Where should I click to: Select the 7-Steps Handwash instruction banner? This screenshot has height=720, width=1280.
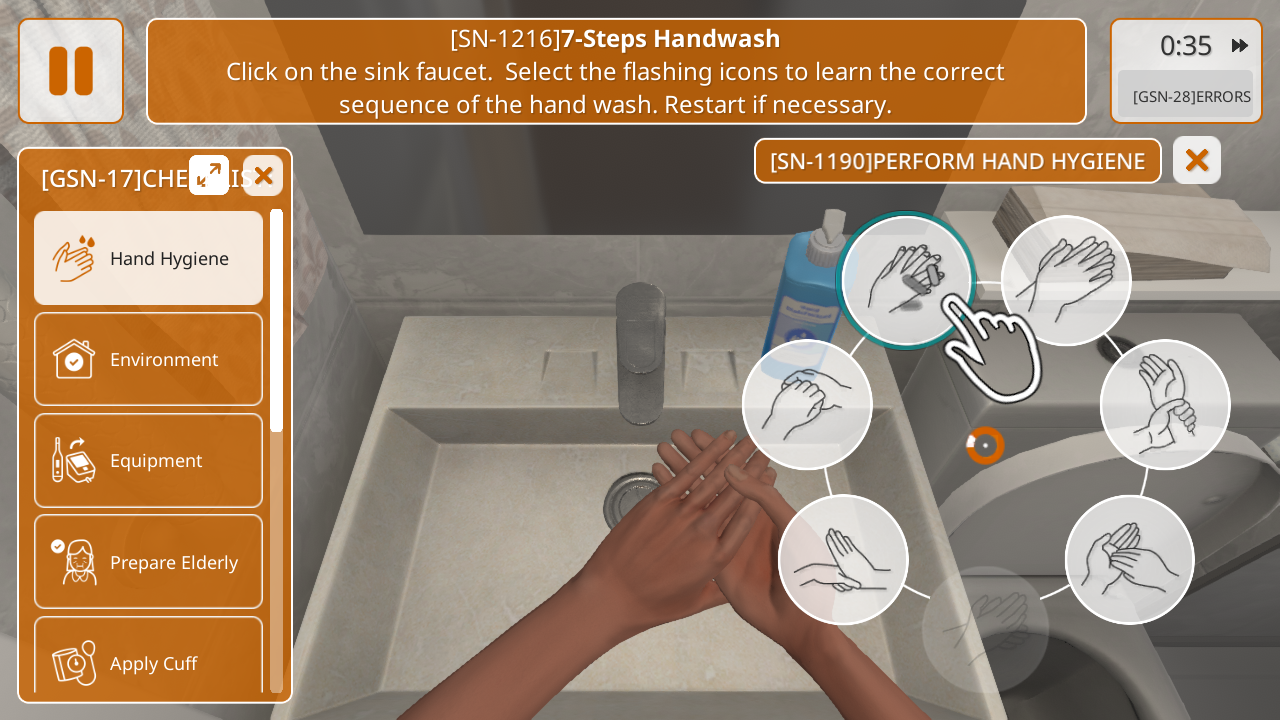click(616, 71)
